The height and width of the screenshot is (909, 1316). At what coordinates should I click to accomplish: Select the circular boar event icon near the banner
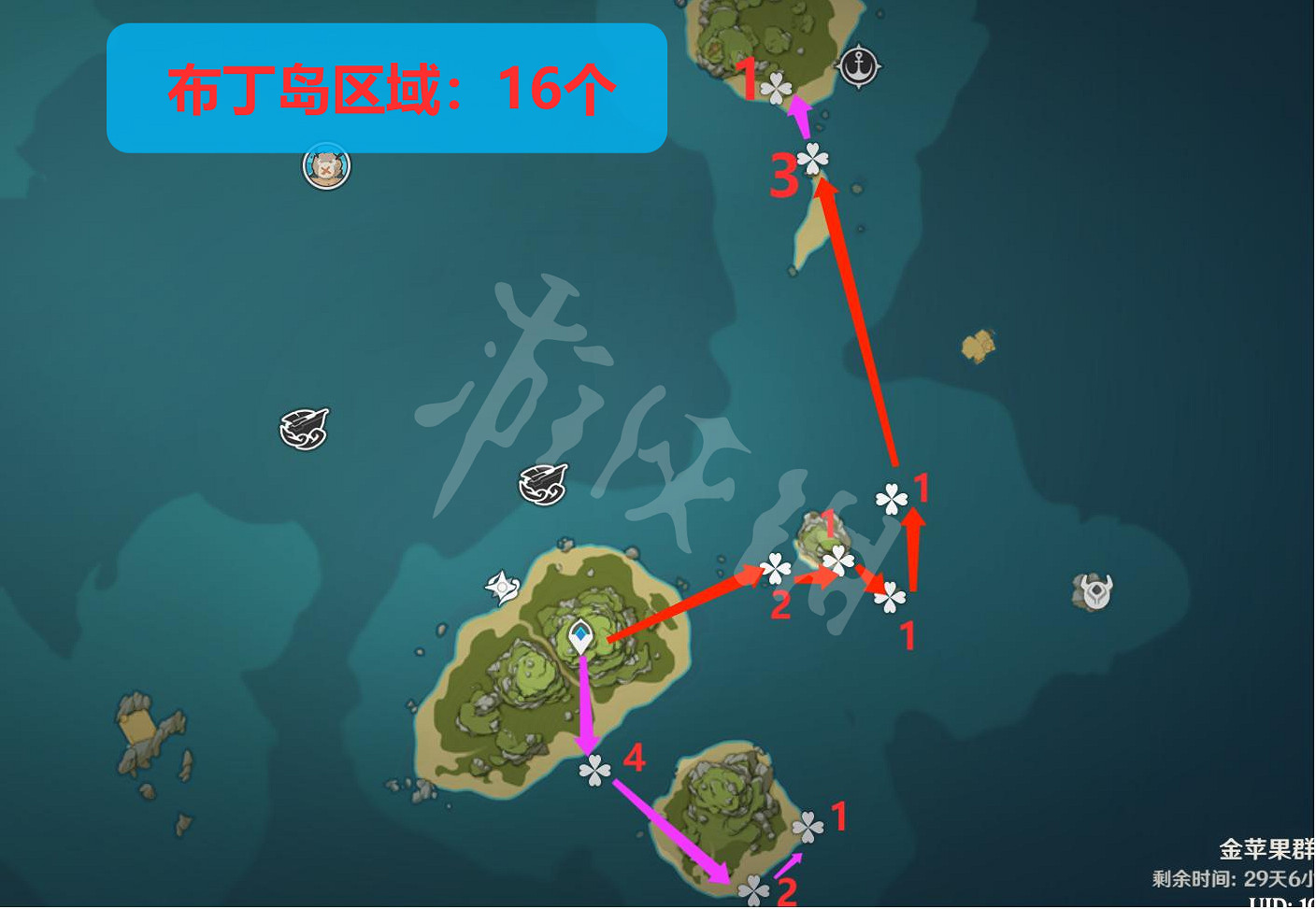click(x=325, y=166)
